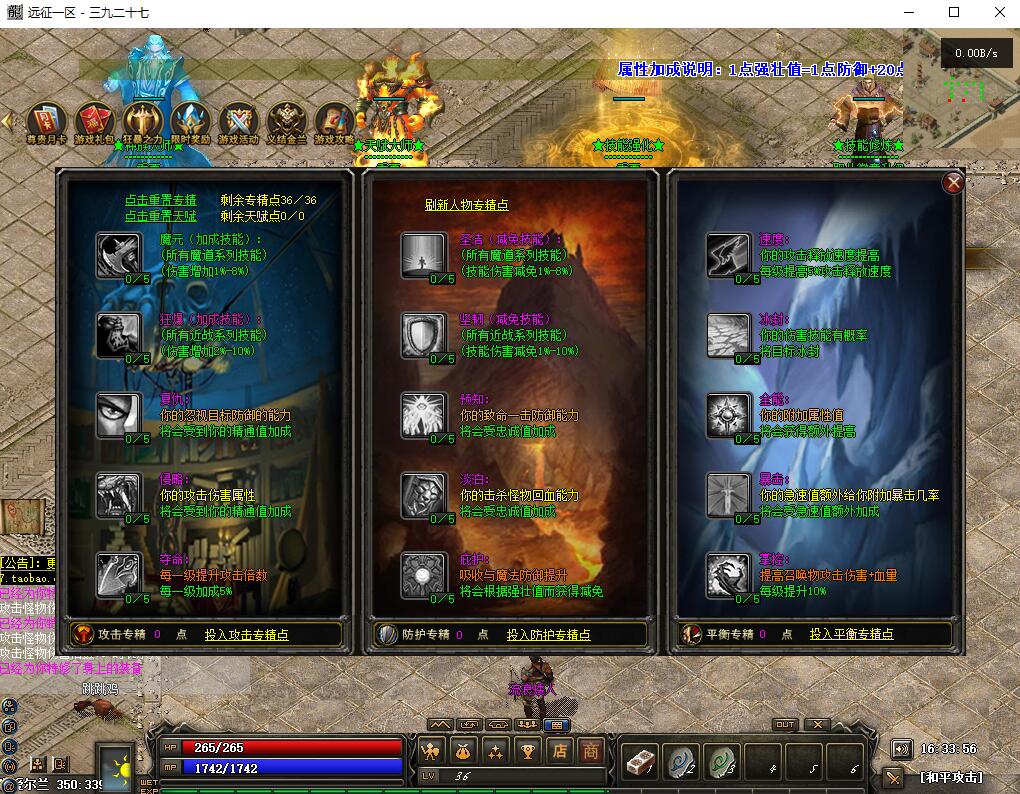The width and height of the screenshot is (1020, 794).
Task: Use the item in hotbar slot 1
Action: pyautogui.click(x=639, y=761)
